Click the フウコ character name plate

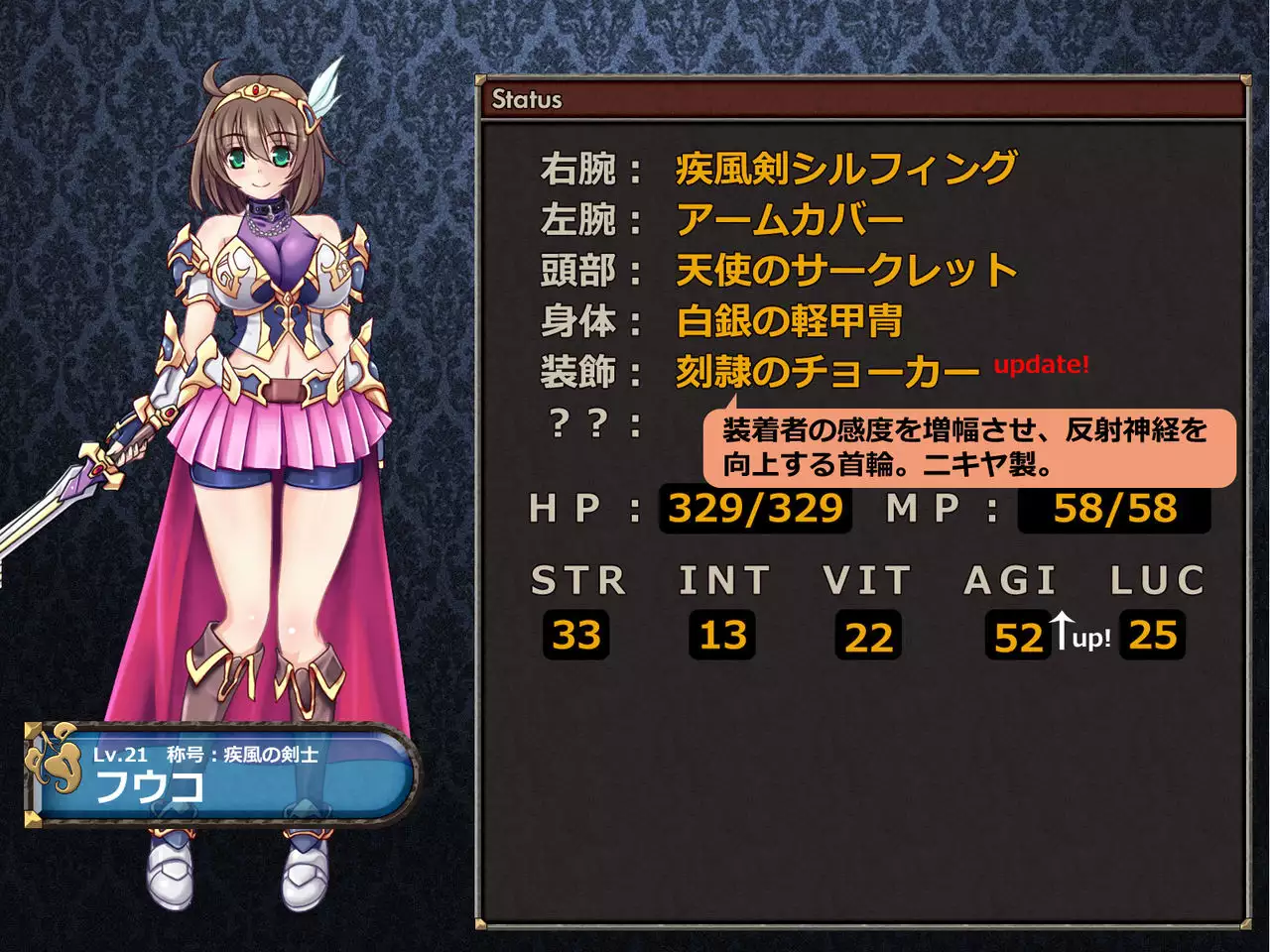218,774
